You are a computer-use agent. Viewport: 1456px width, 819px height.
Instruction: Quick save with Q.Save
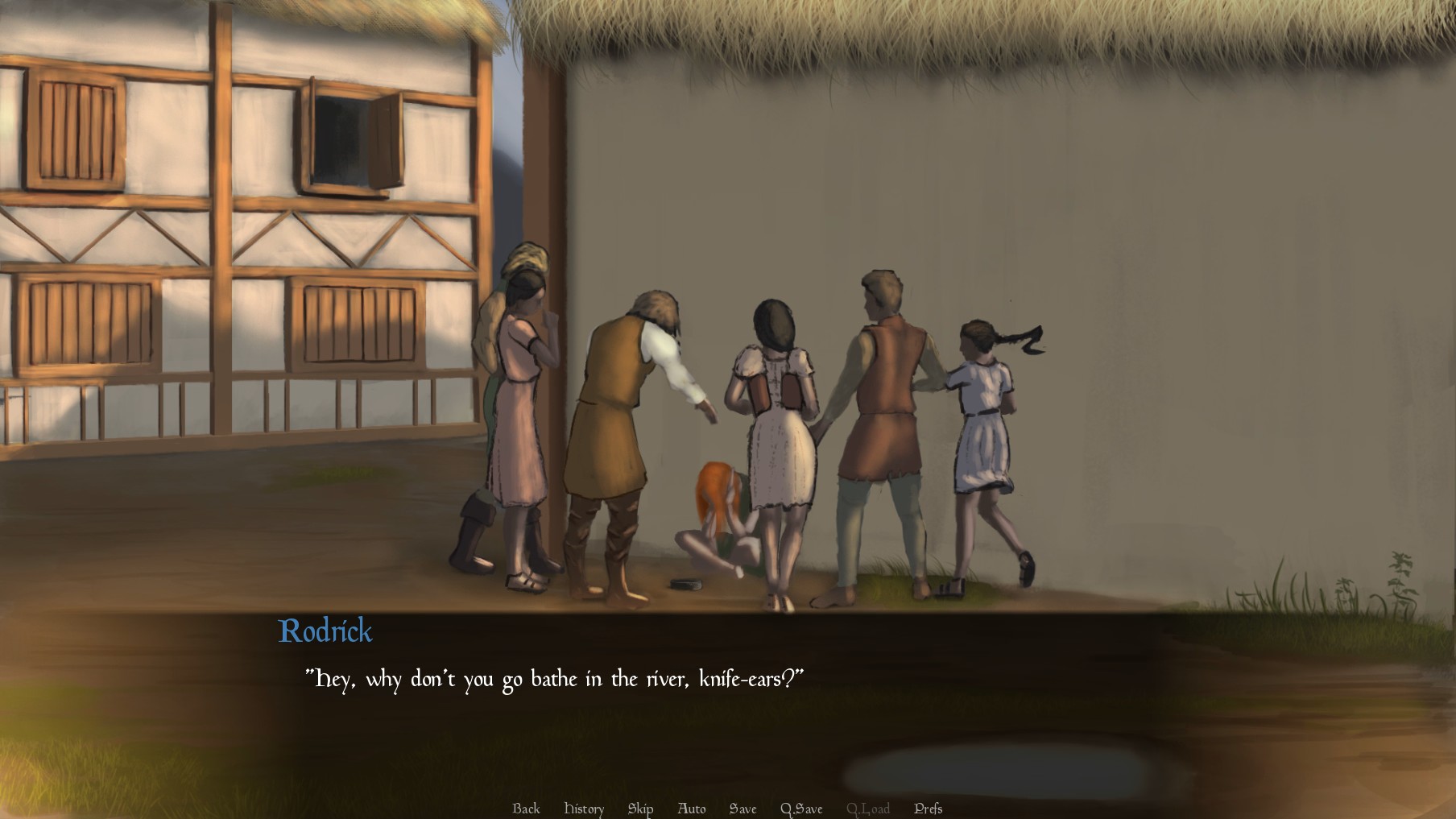pyautogui.click(x=801, y=809)
